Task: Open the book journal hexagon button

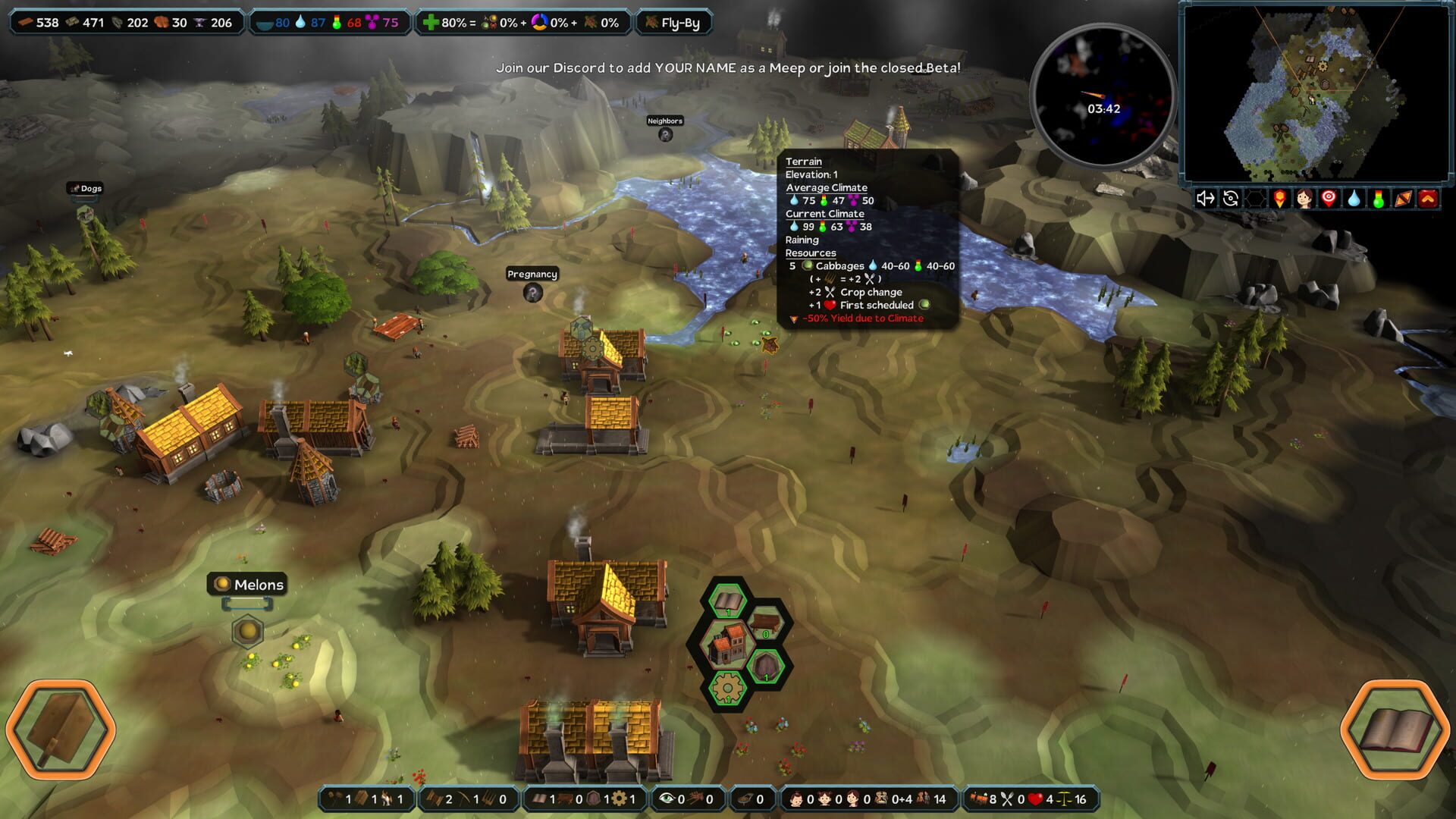Action: pos(1395,730)
